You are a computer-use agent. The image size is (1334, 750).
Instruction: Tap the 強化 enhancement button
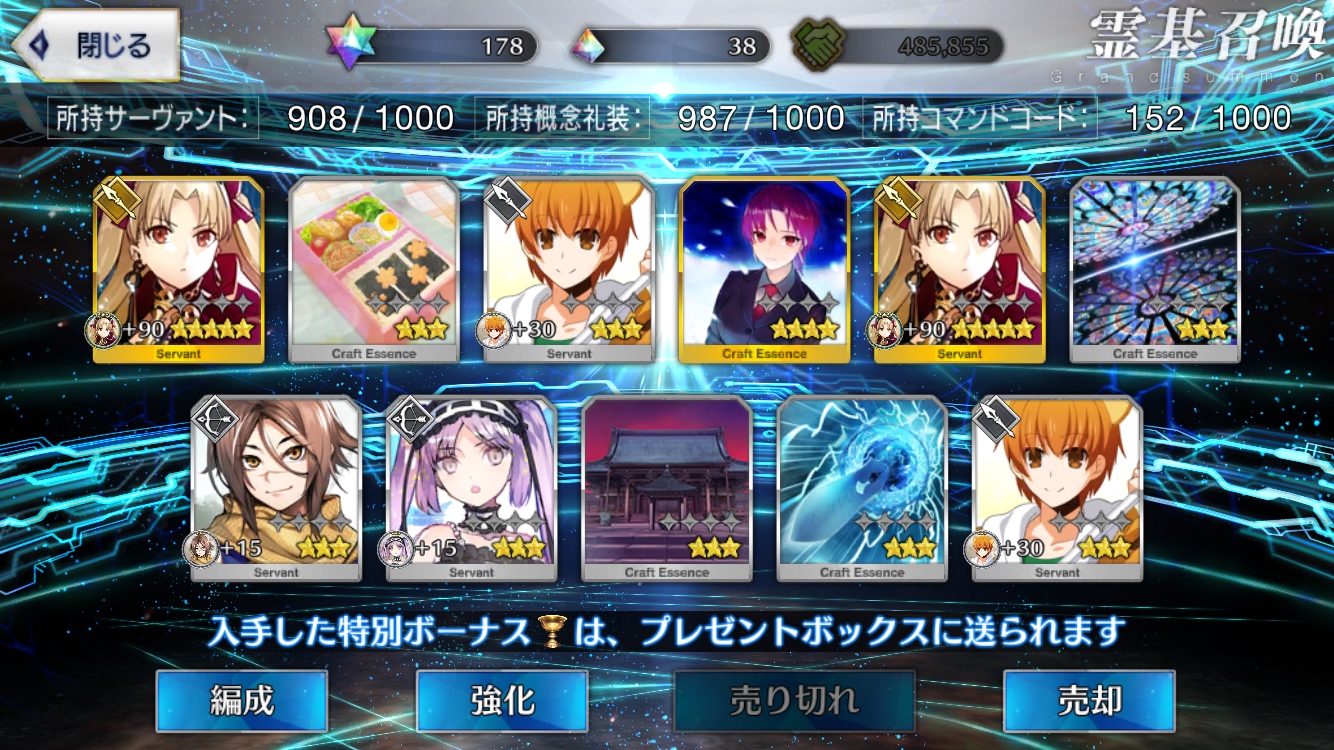coord(501,701)
